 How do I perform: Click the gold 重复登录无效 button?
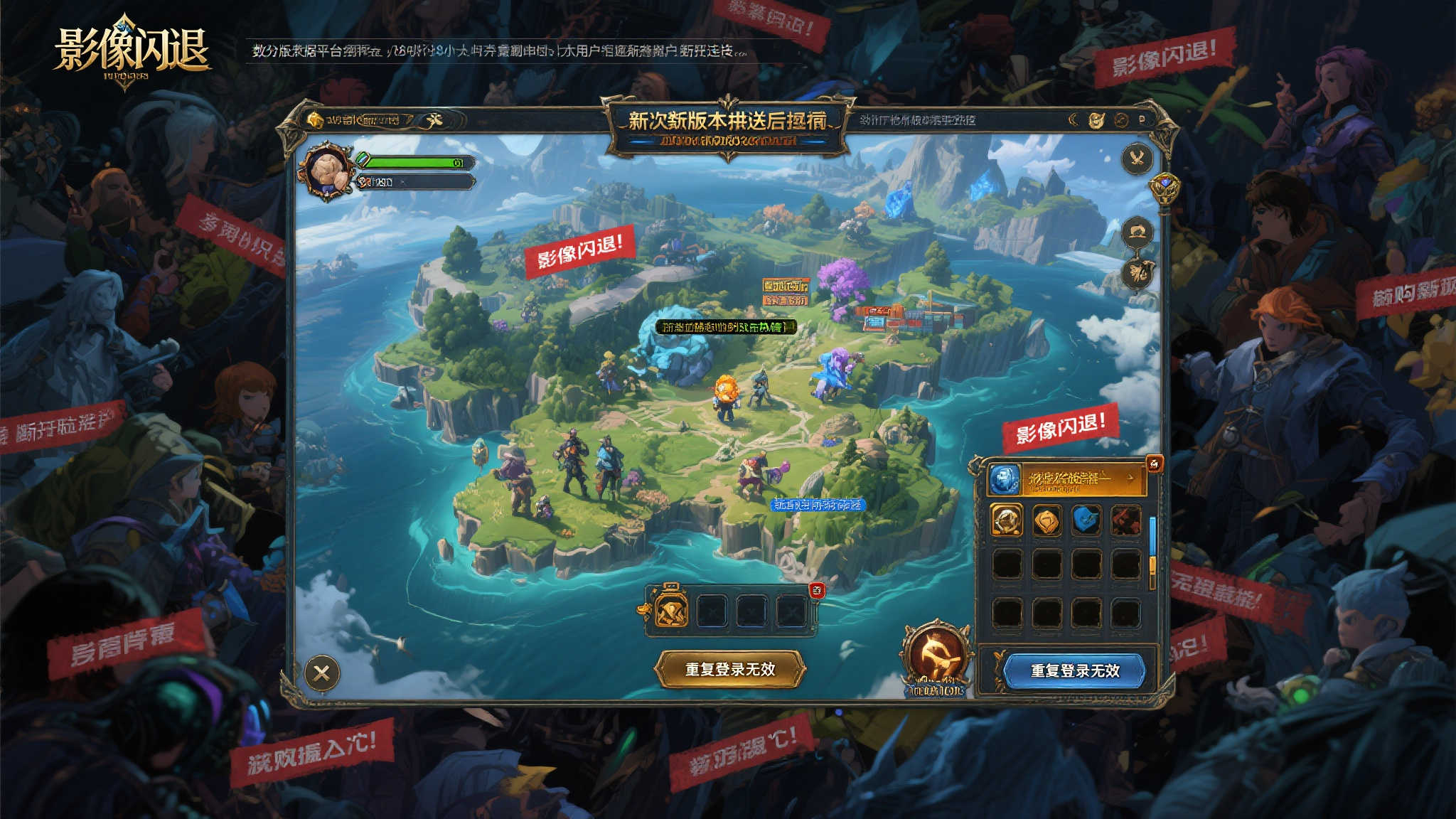729,669
